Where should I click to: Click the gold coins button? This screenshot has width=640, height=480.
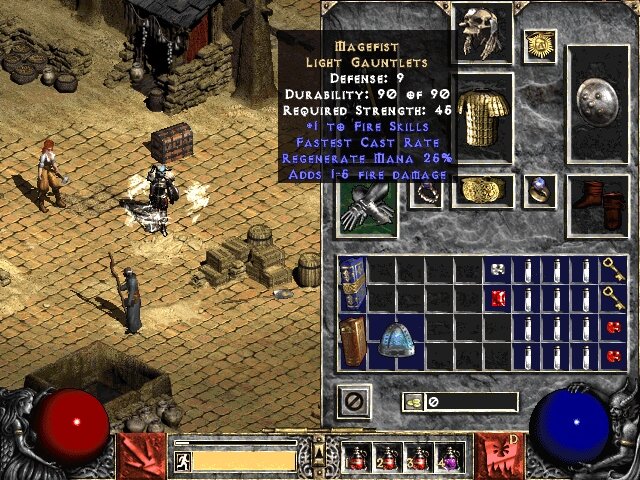click(413, 402)
